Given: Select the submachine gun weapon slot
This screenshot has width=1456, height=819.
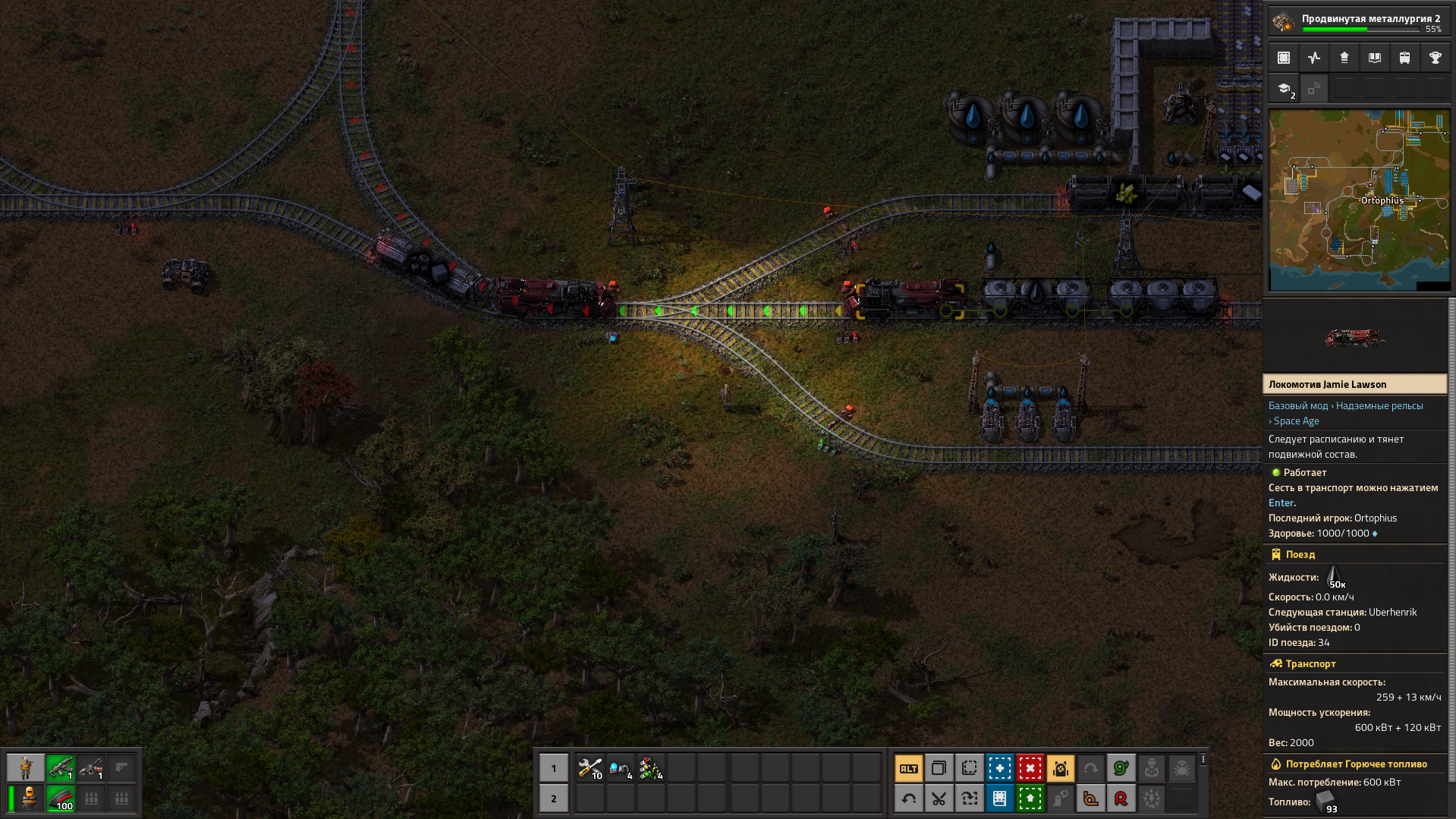Looking at the screenshot, I should click(x=61, y=769).
